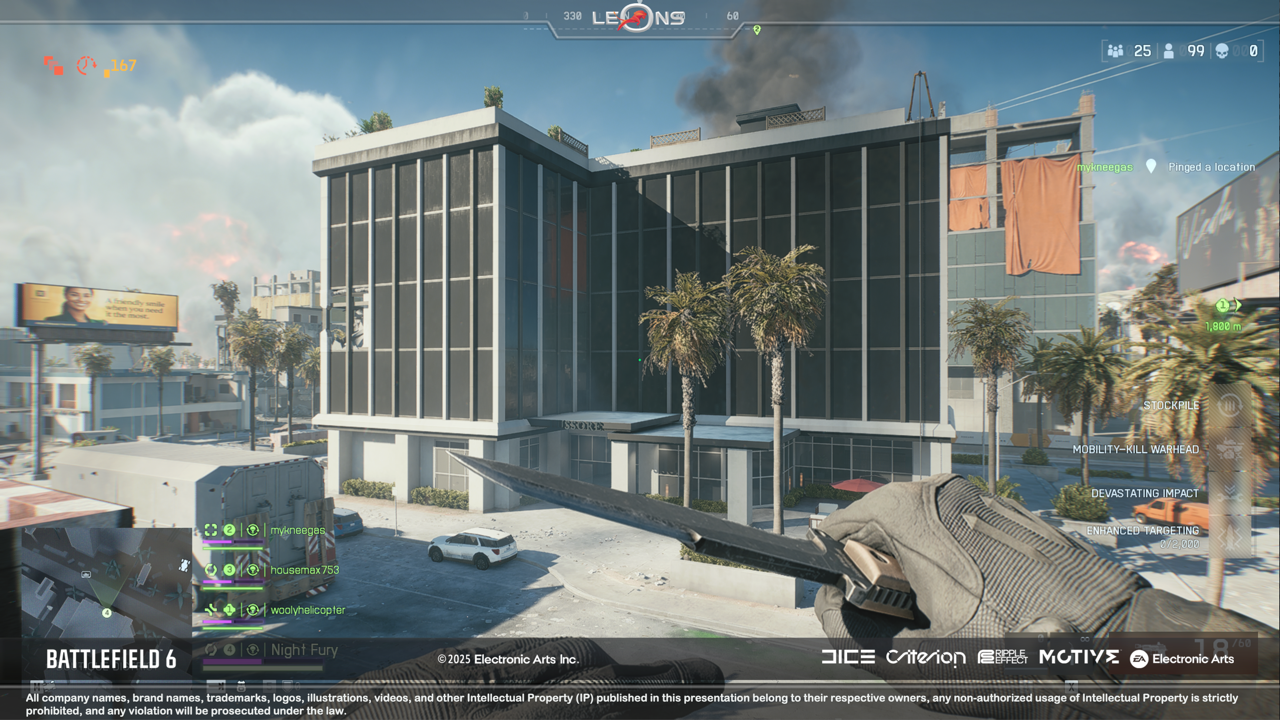Click the Mobility-Kill Warhead perk icon
This screenshot has height=720, width=1280.
pyautogui.click(x=1229, y=449)
